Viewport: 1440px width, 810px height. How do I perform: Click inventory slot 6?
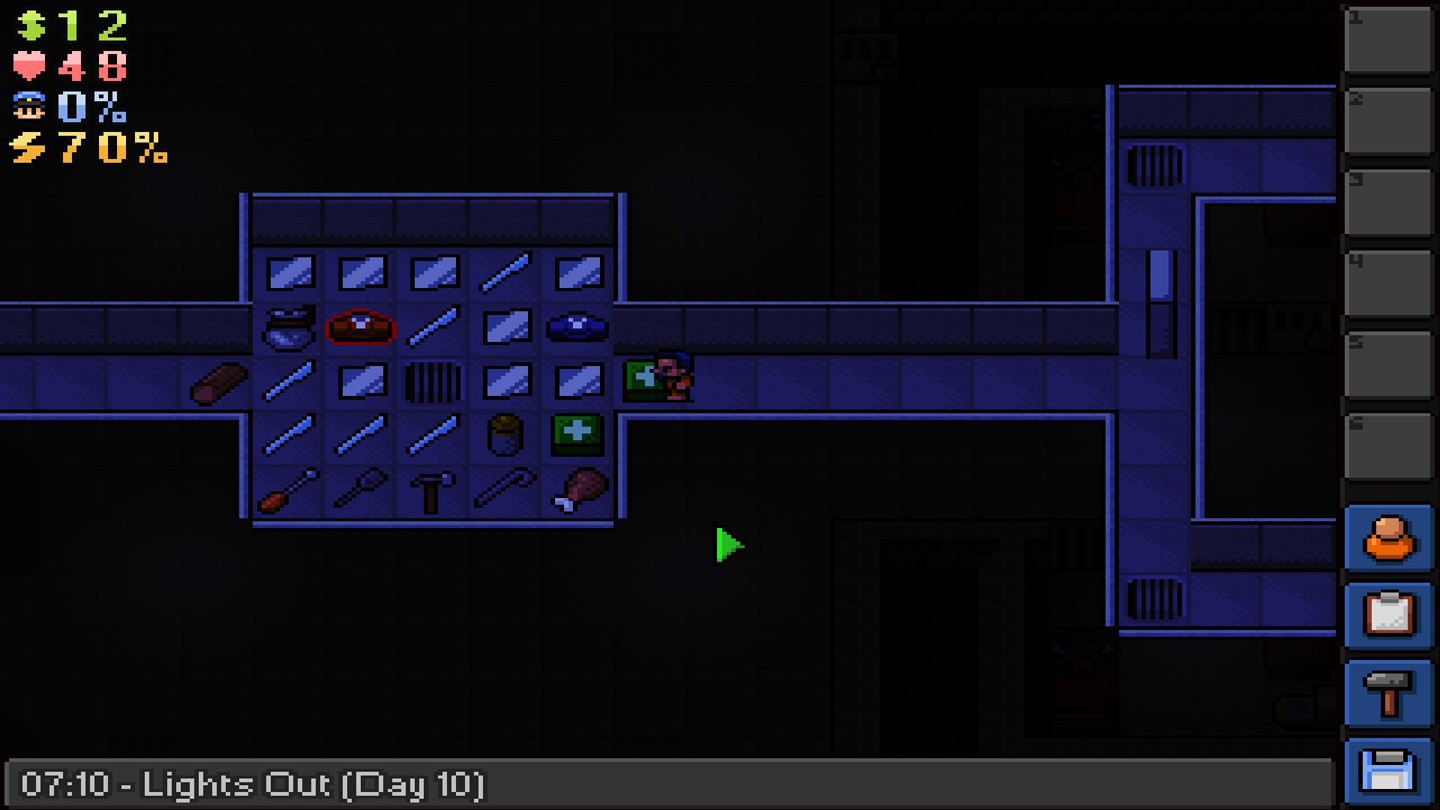tap(1388, 440)
